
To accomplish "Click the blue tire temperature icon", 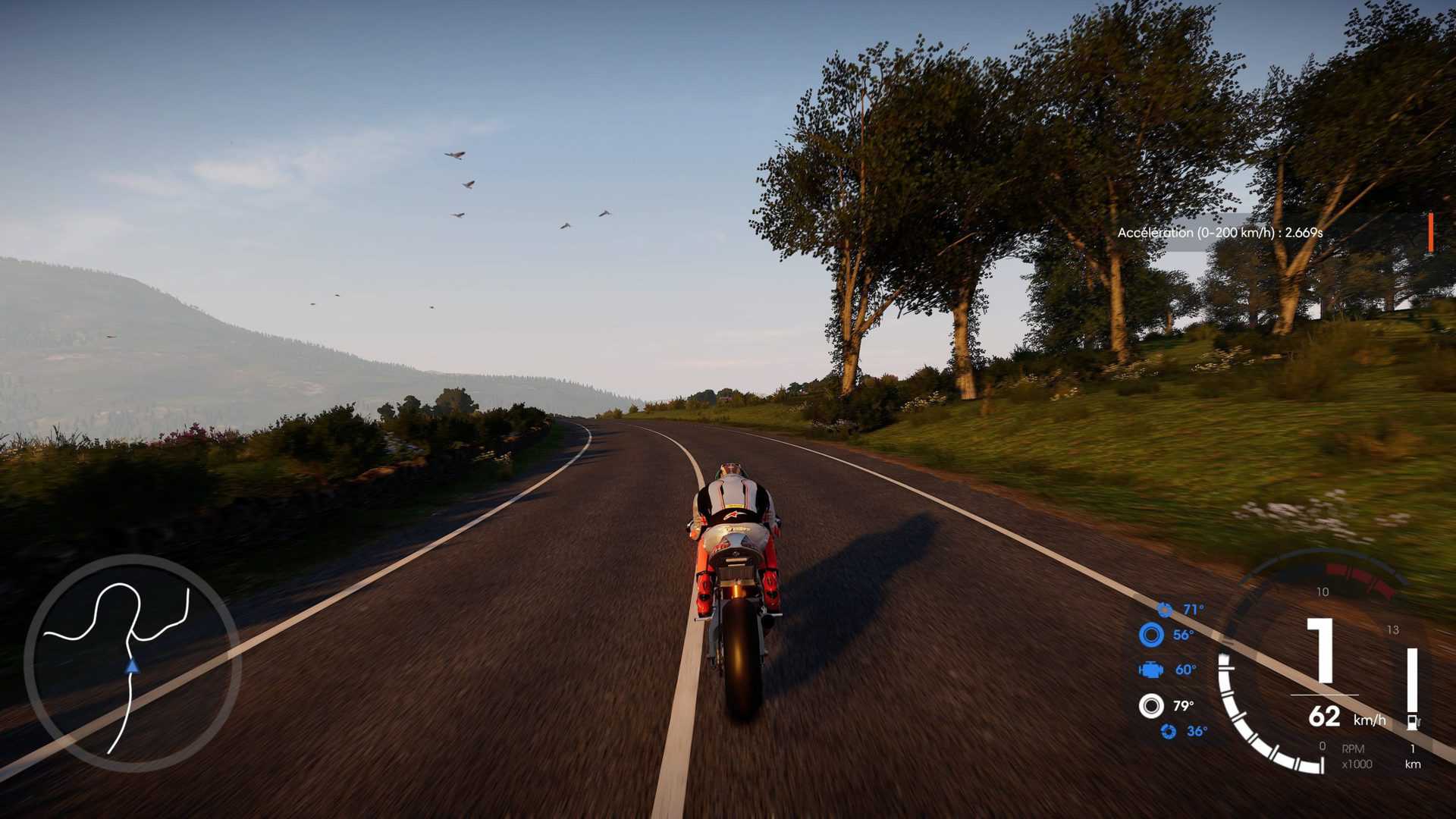I will pos(1151,635).
